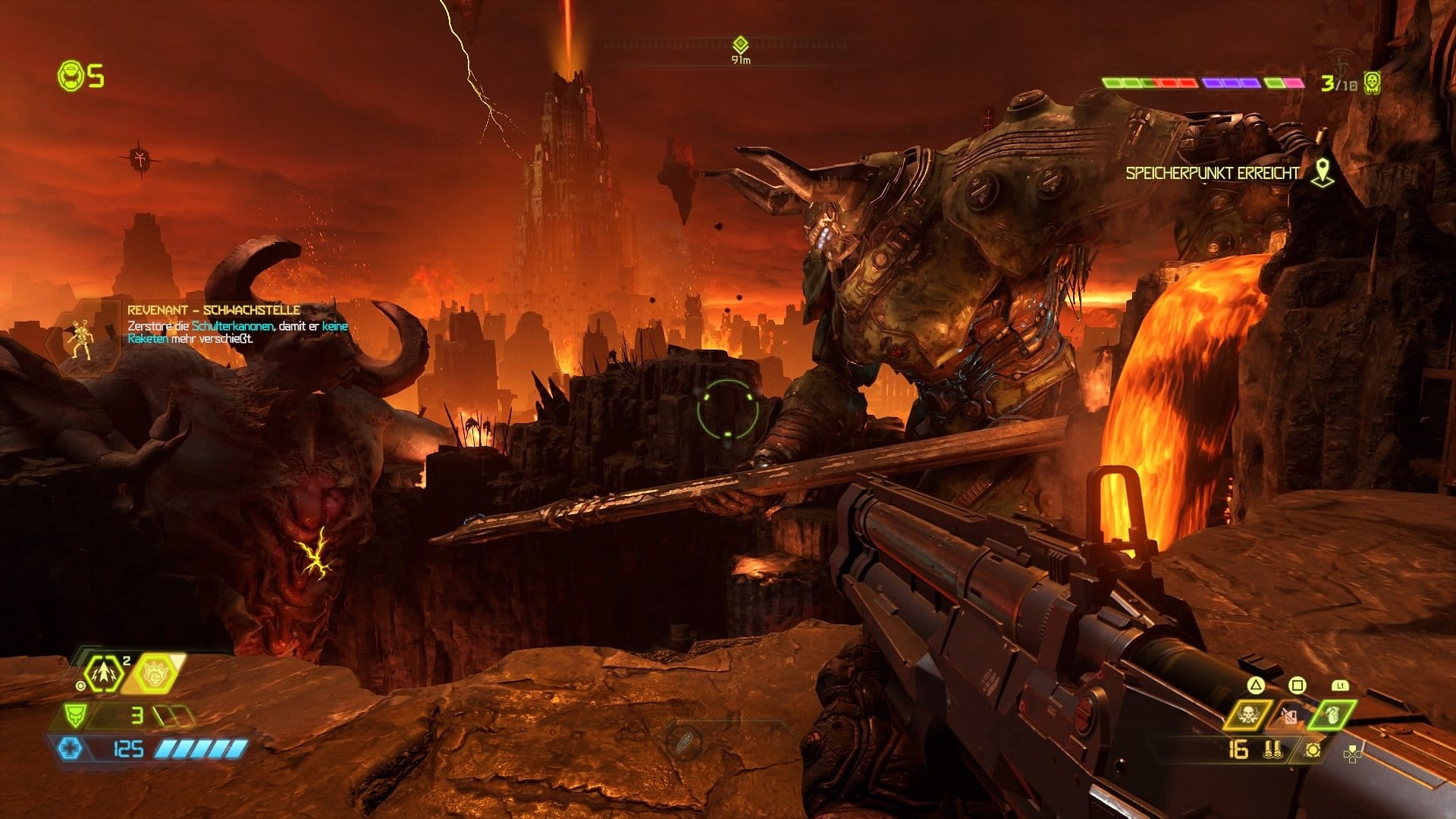Select the green frag grenade icon
The height and width of the screenshot is (819, 1456).
pyautogui.click(x=1333, y=714)
